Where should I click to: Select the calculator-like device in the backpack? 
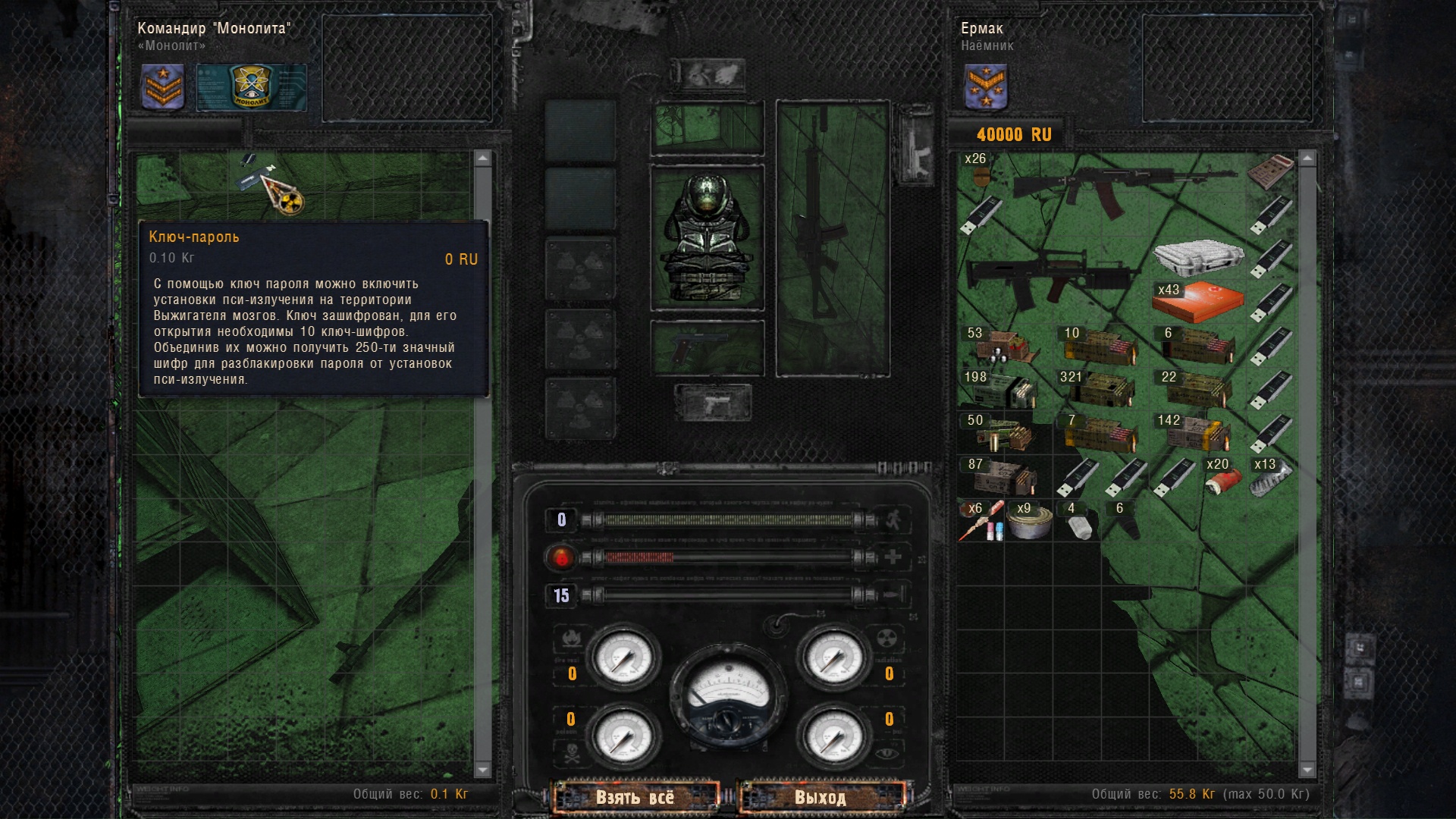1270,171
